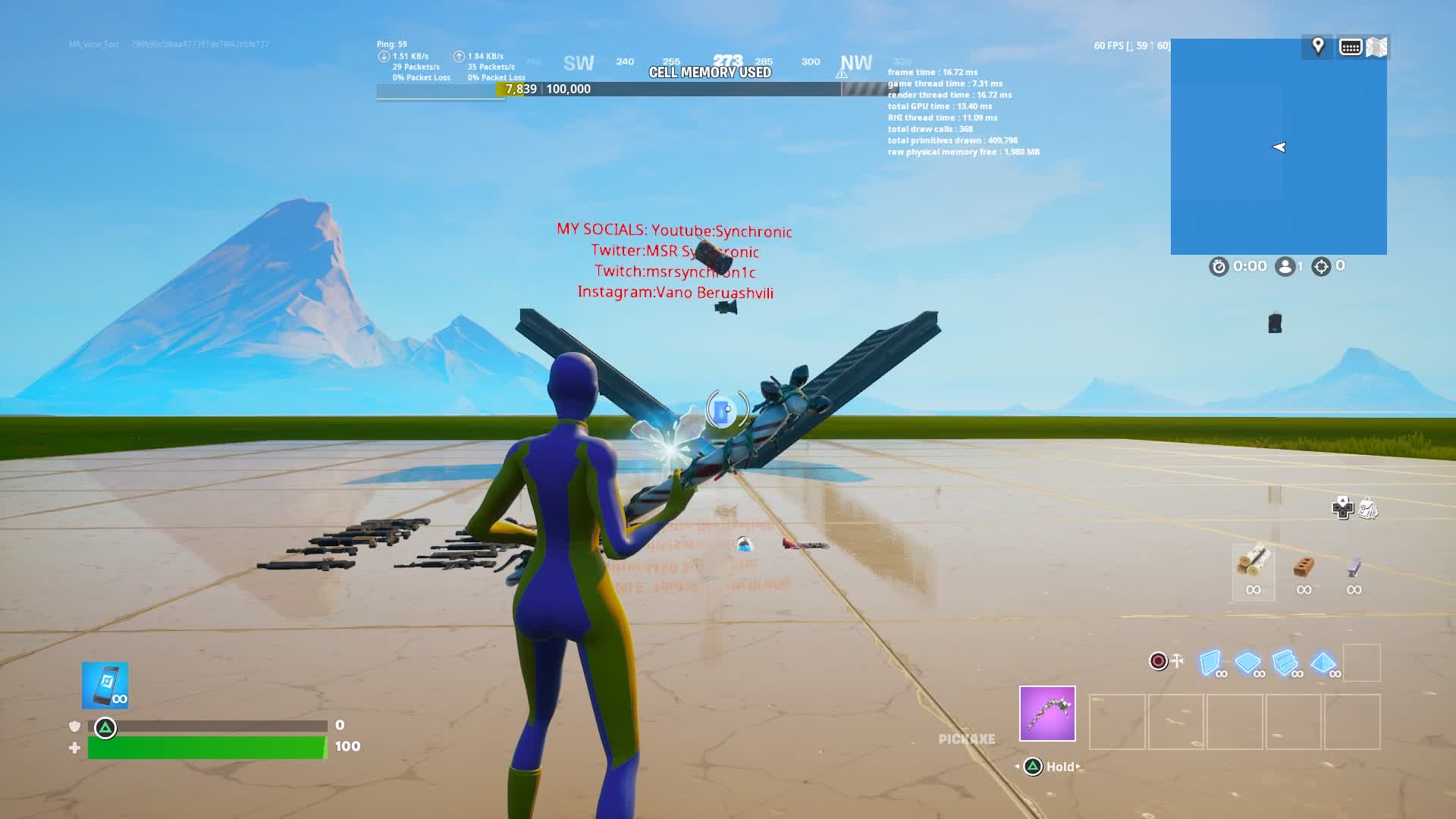This screenshot has width=1456, height=819.
Task: Click the SW compass heading
Action: (579, 64)
